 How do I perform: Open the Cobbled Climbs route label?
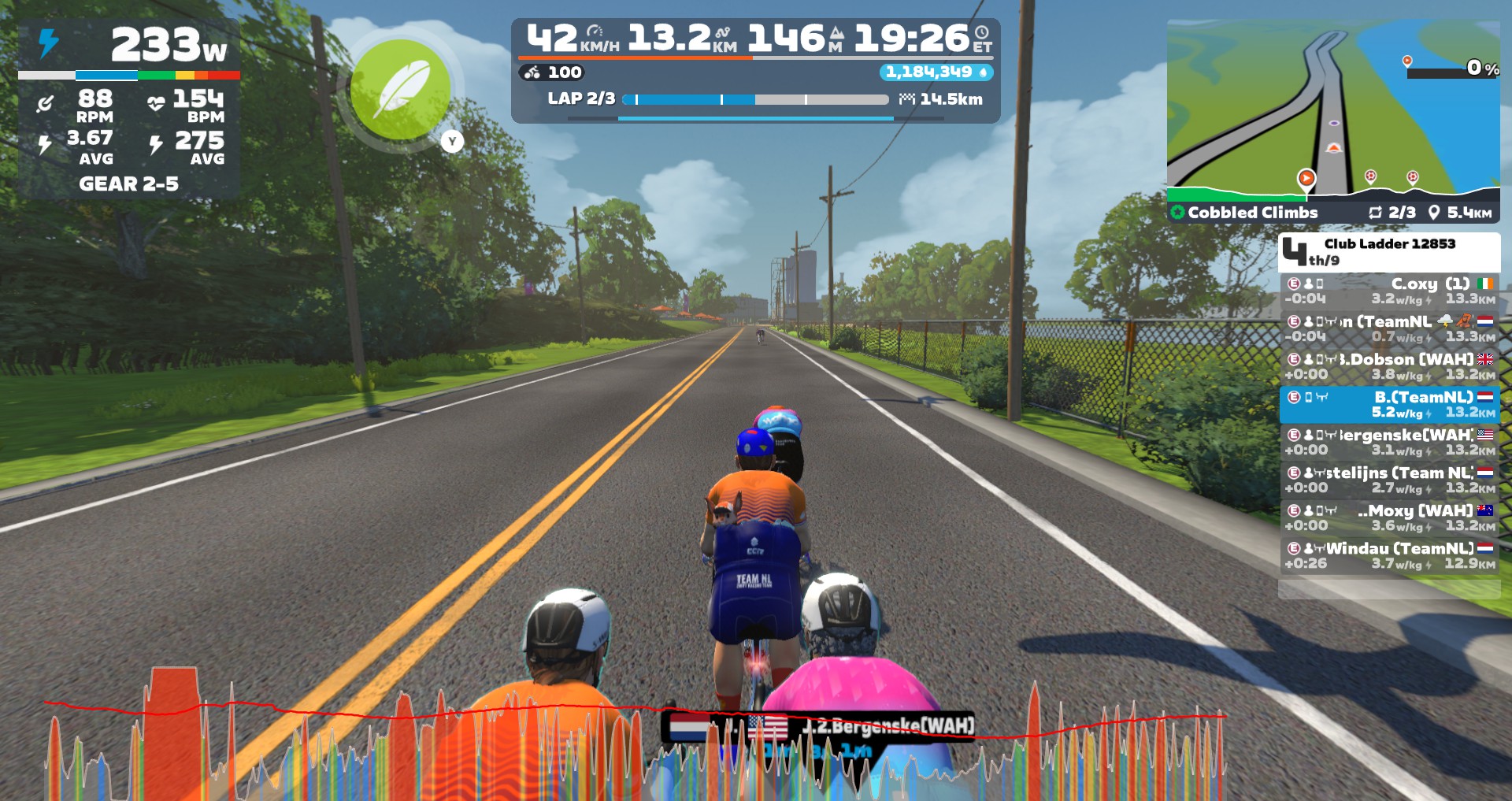tap(1252, 213)
